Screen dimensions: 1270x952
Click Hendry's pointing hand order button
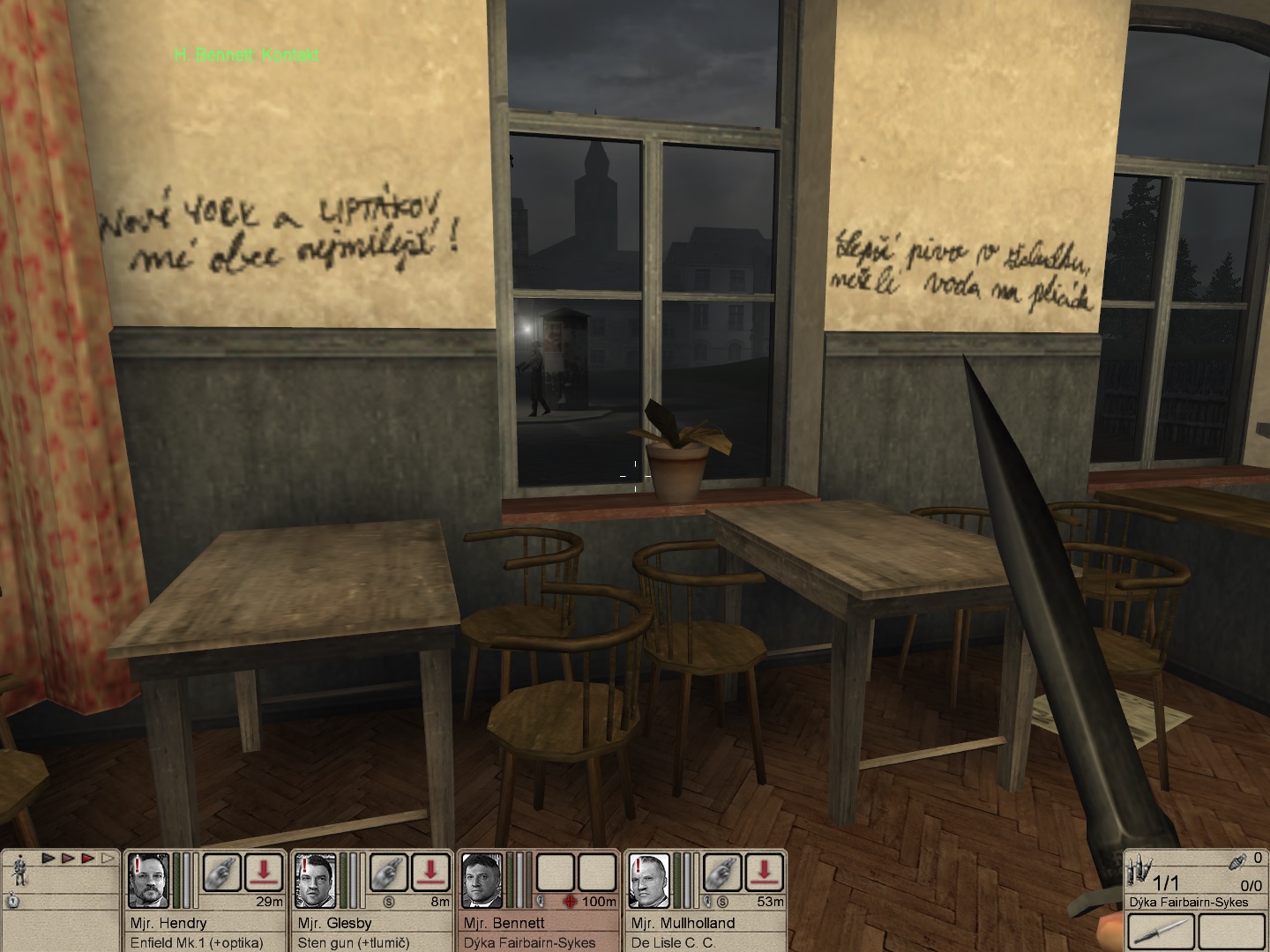pyautogui.click(x=221, y=872)
